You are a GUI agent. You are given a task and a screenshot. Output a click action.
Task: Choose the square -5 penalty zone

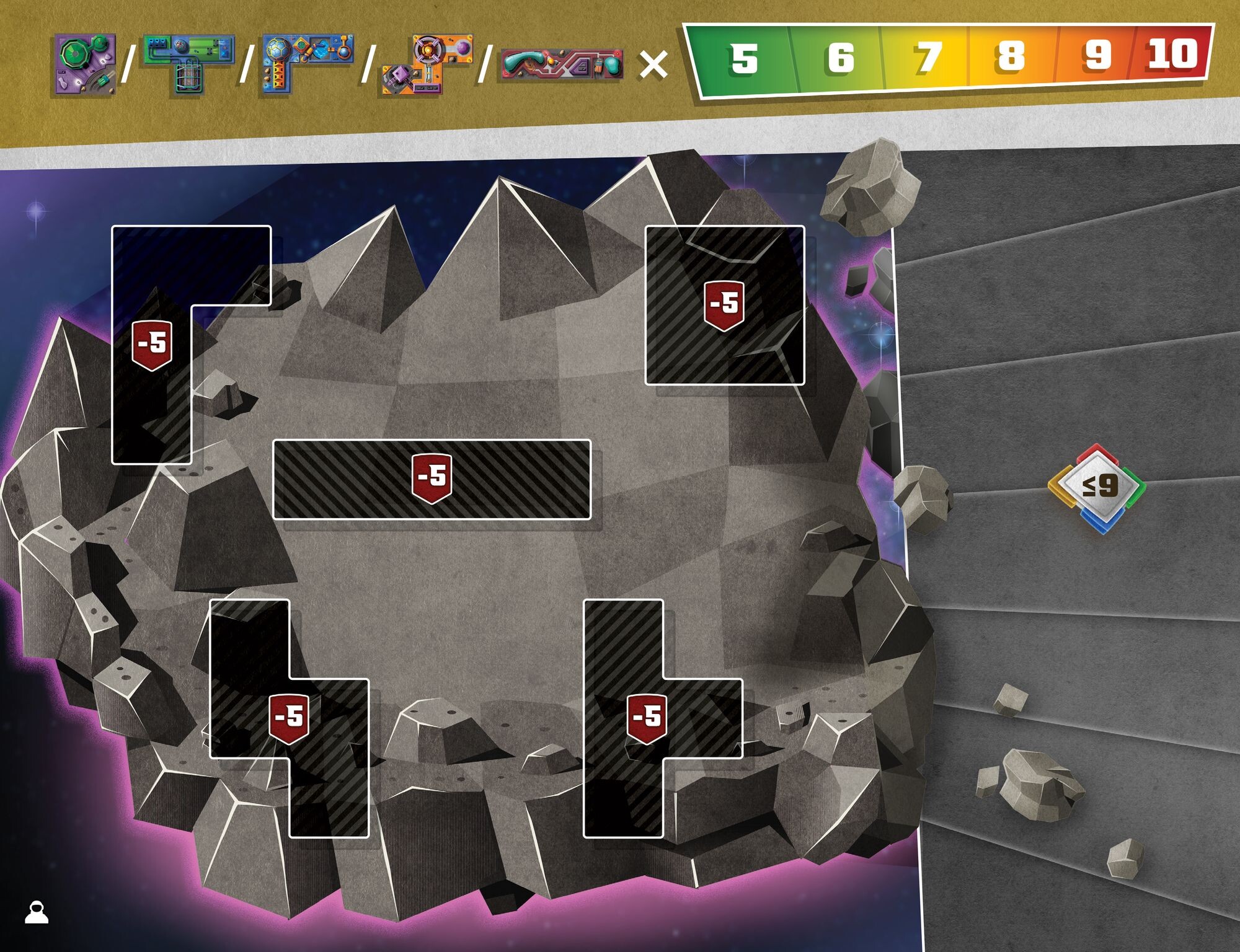(724, 305)
